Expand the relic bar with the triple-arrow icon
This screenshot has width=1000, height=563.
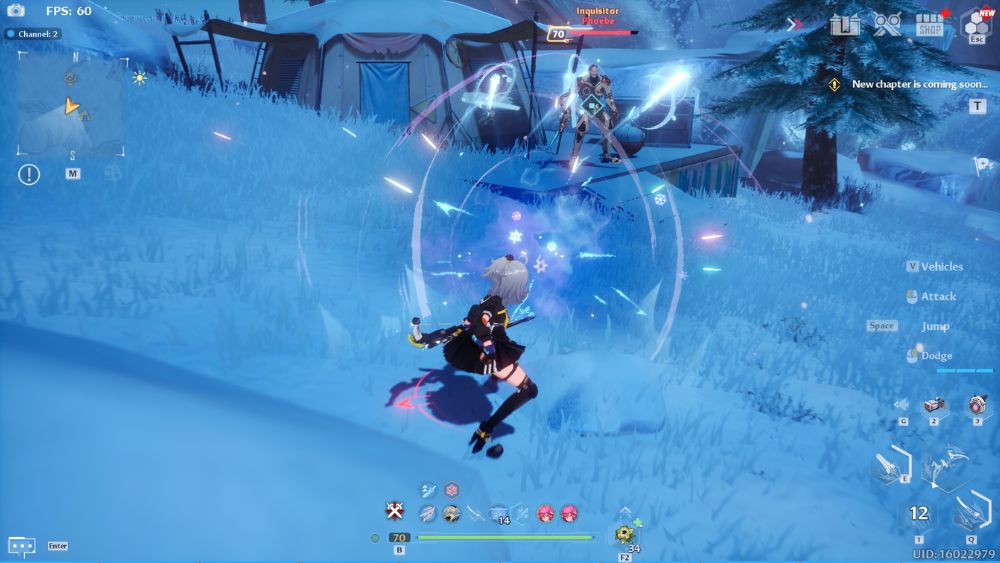[x=902, y=404]
